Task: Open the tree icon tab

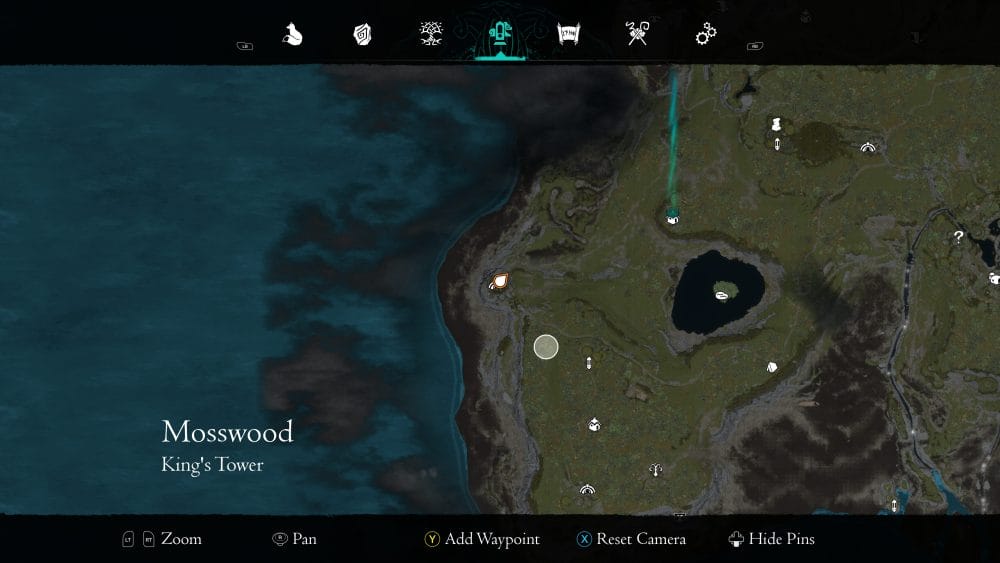Action: pos(432,35)
